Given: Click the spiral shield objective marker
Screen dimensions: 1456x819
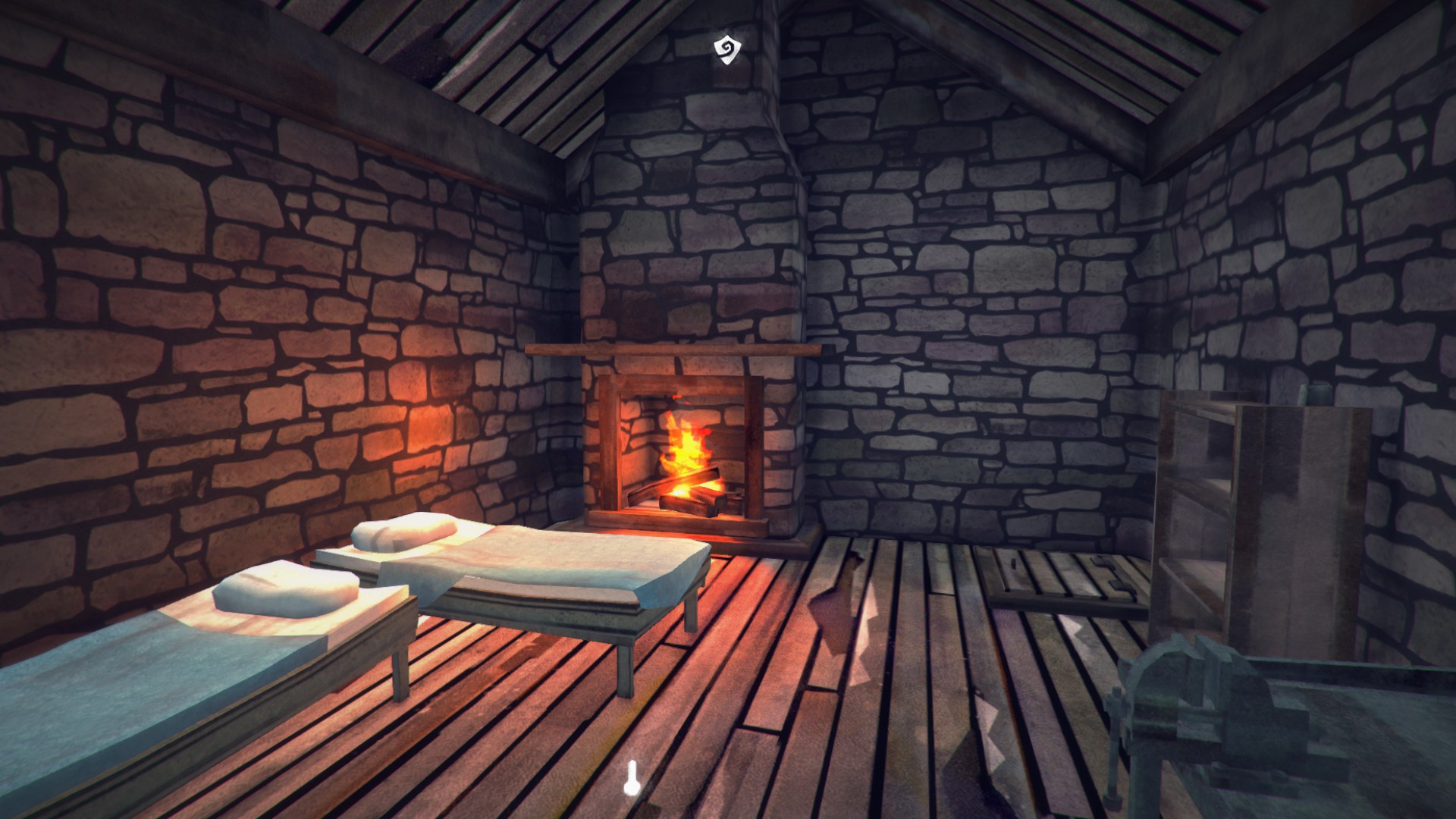Looking at the screenshot, I should pos(726,50).
